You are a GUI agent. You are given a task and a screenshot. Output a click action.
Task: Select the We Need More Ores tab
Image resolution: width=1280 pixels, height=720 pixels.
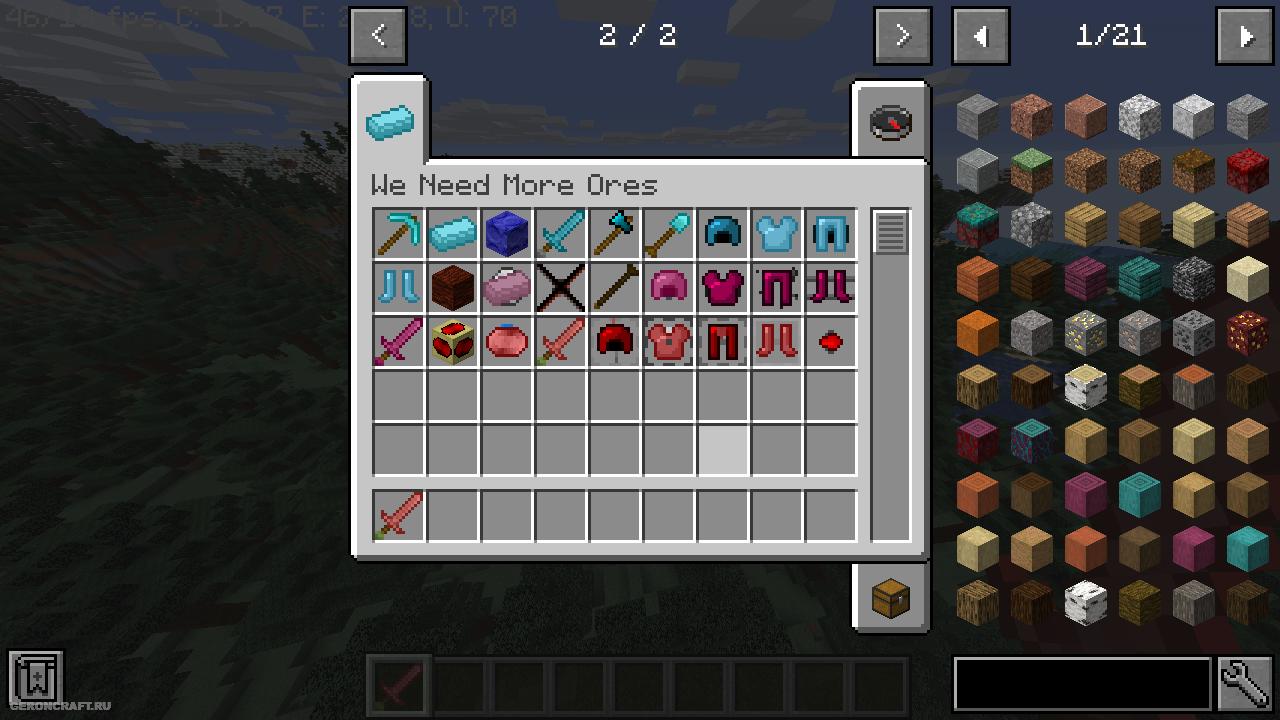tap(389, 122)
